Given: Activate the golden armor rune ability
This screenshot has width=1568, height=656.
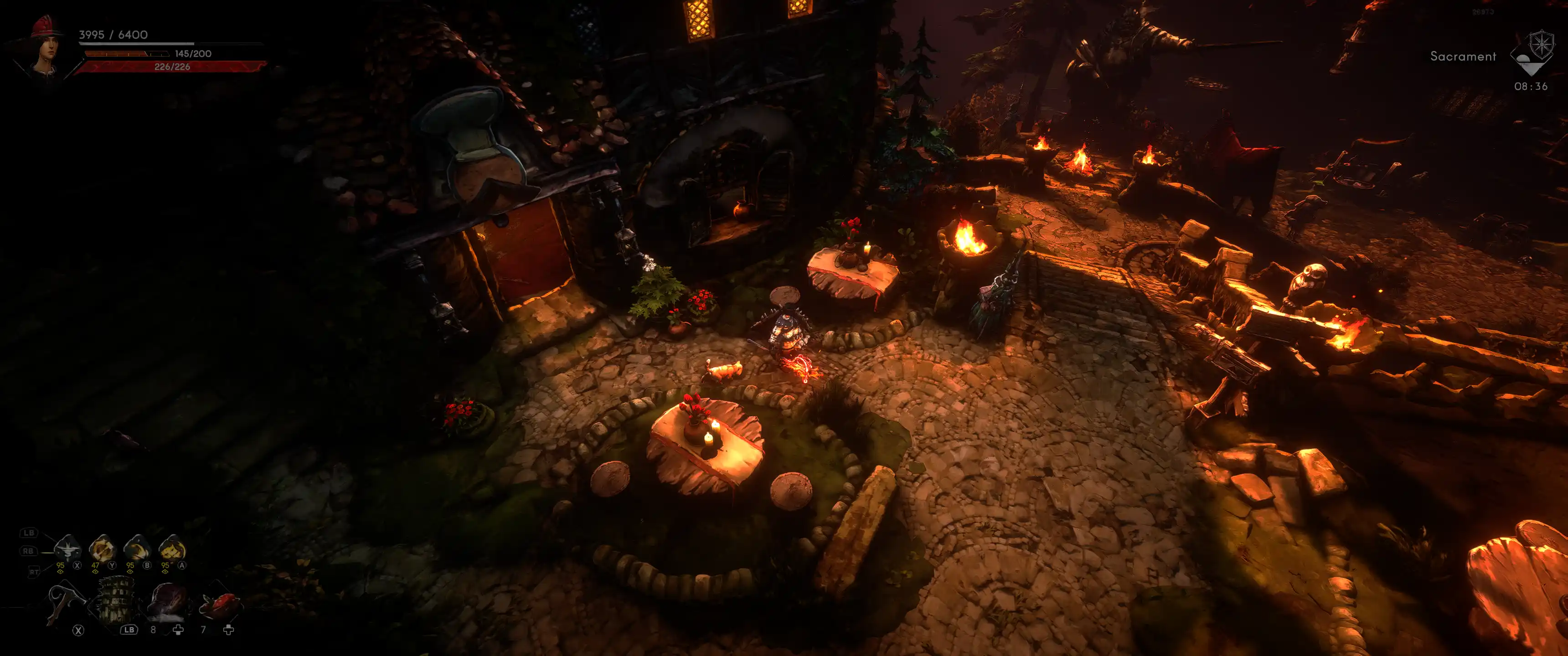Looking at the screenshot, I should (x=172, y=549).
